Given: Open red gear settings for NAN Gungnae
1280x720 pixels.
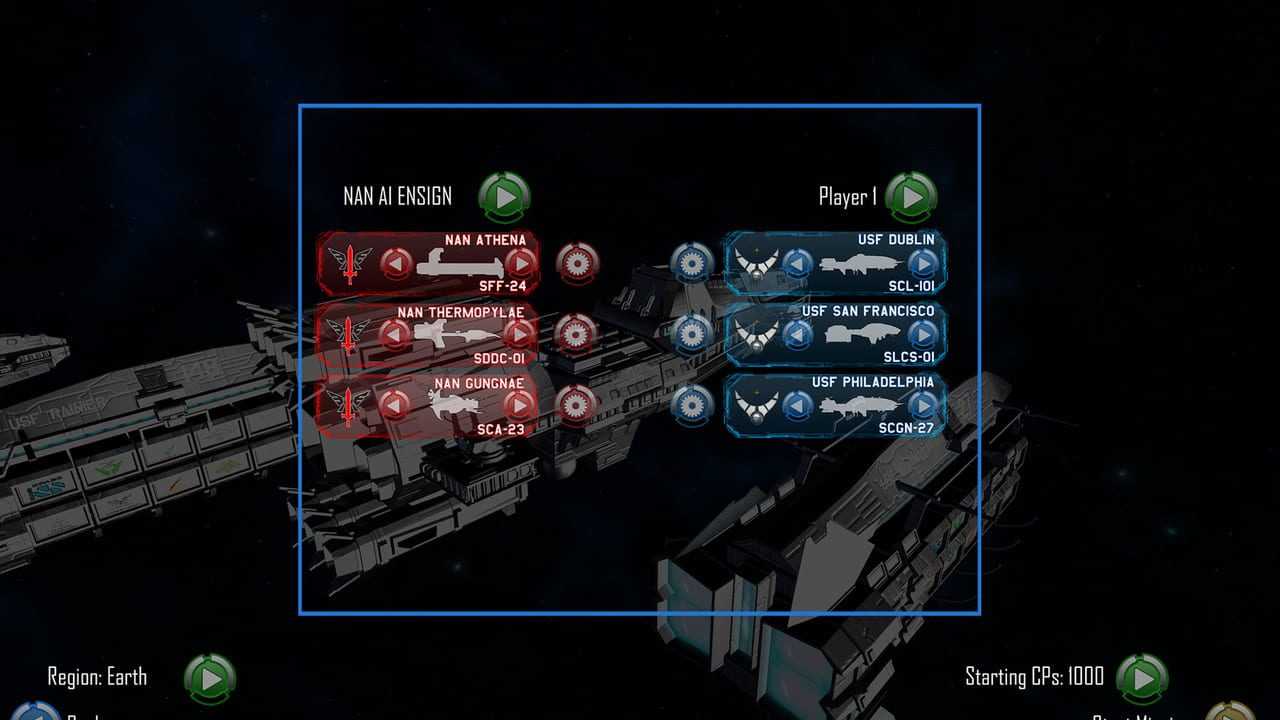Looking at the screenshot, I should click(x=576, y=405).
